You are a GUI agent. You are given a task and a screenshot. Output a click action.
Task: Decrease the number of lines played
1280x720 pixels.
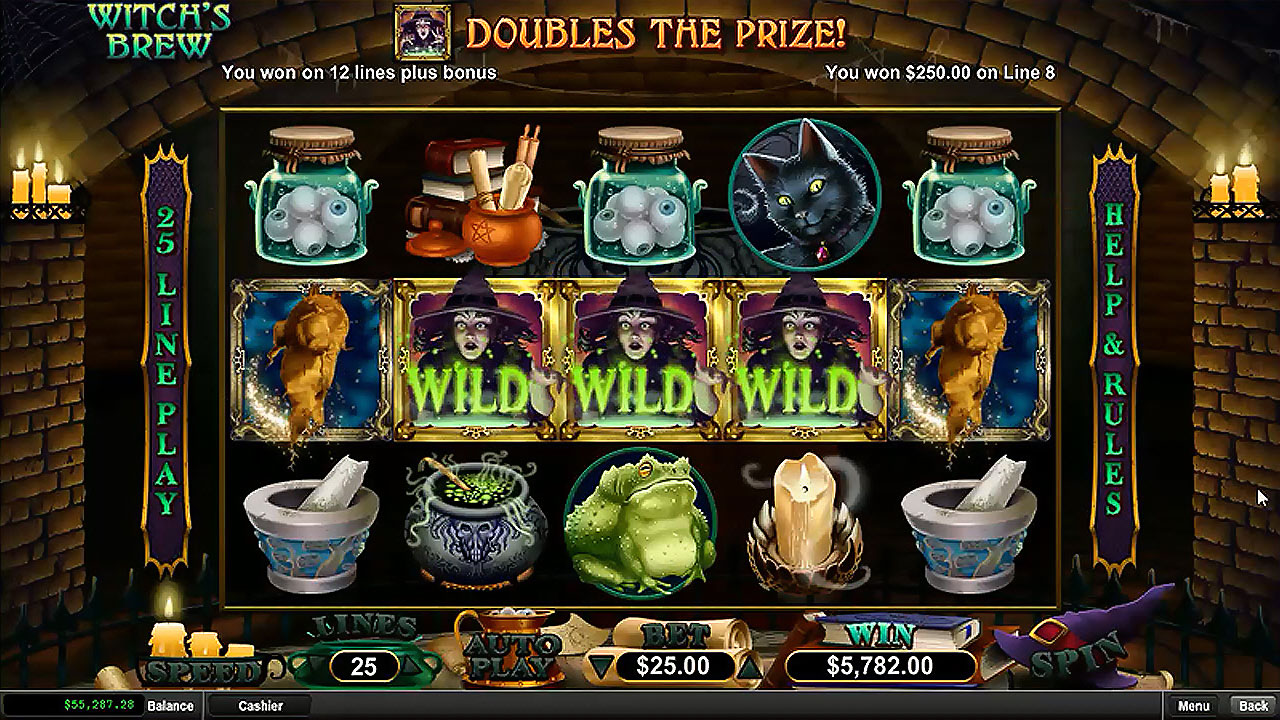click(319, 666)
